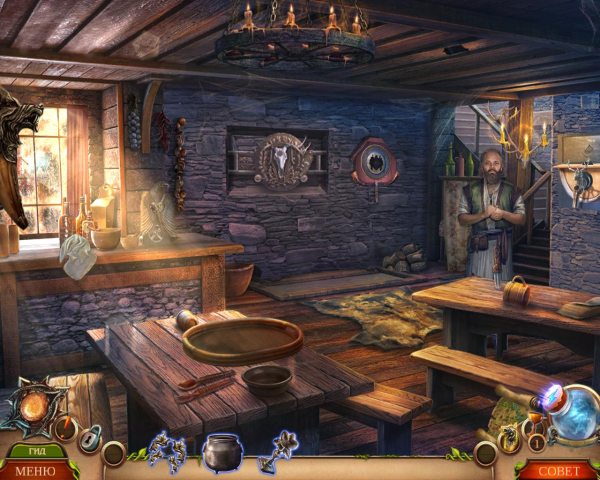Toggle the inventory padlock icon

91,438
